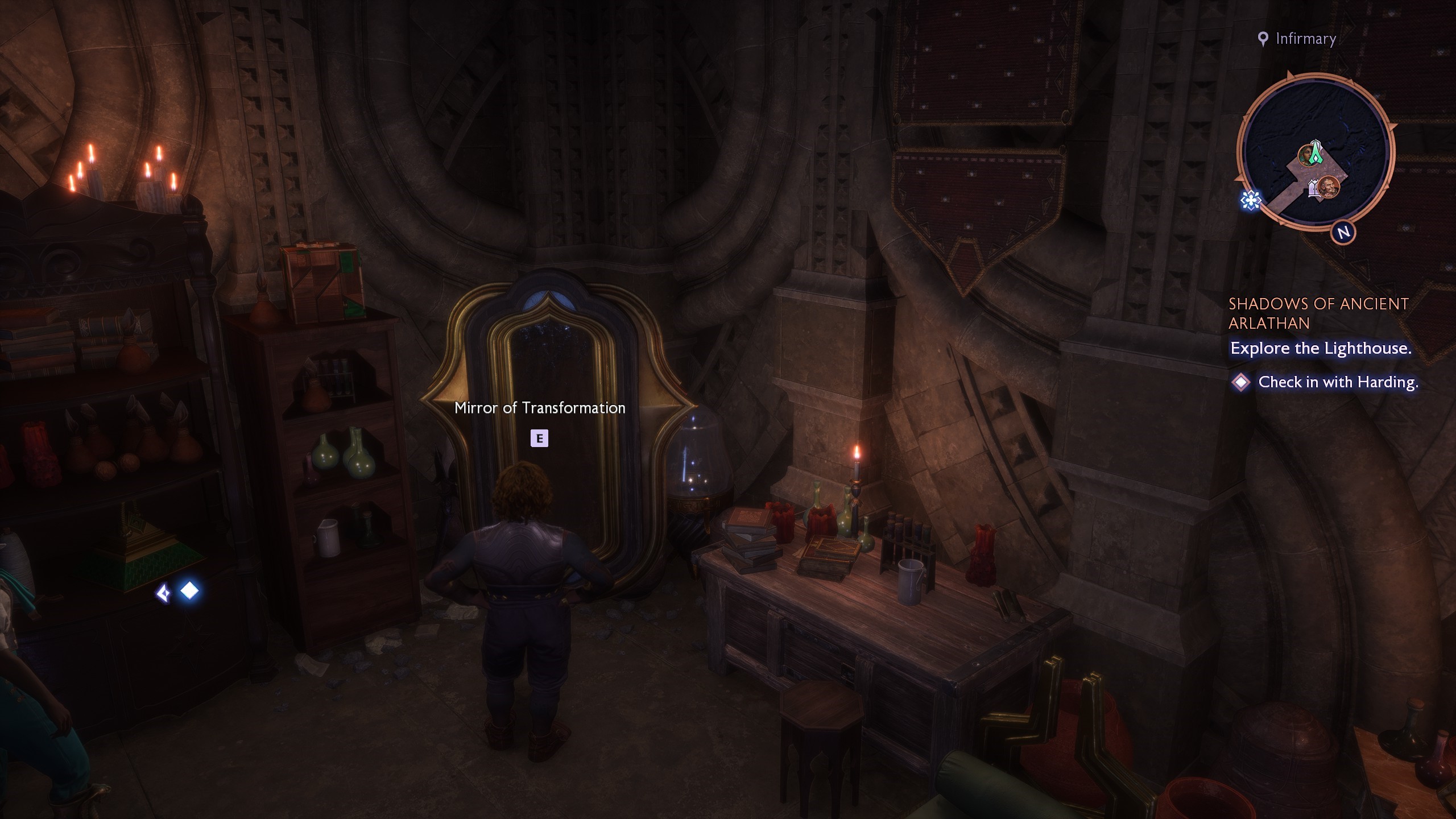Image resolution: width=1456 pixels, height=819 pixels.
Task: Select the glowing blue quest marker on minimap edge
Action: [x=1251, y=200]
